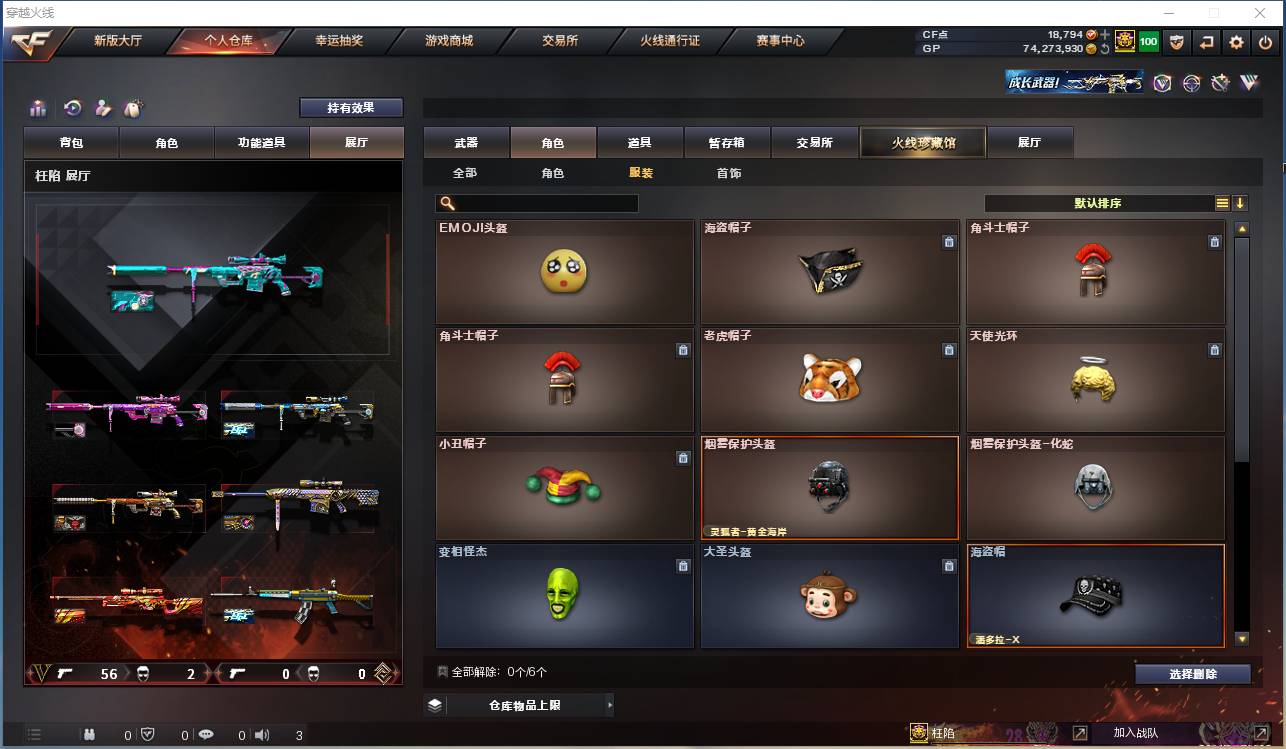
Task: Open the settings gear icon
Action: [1238, 42]
